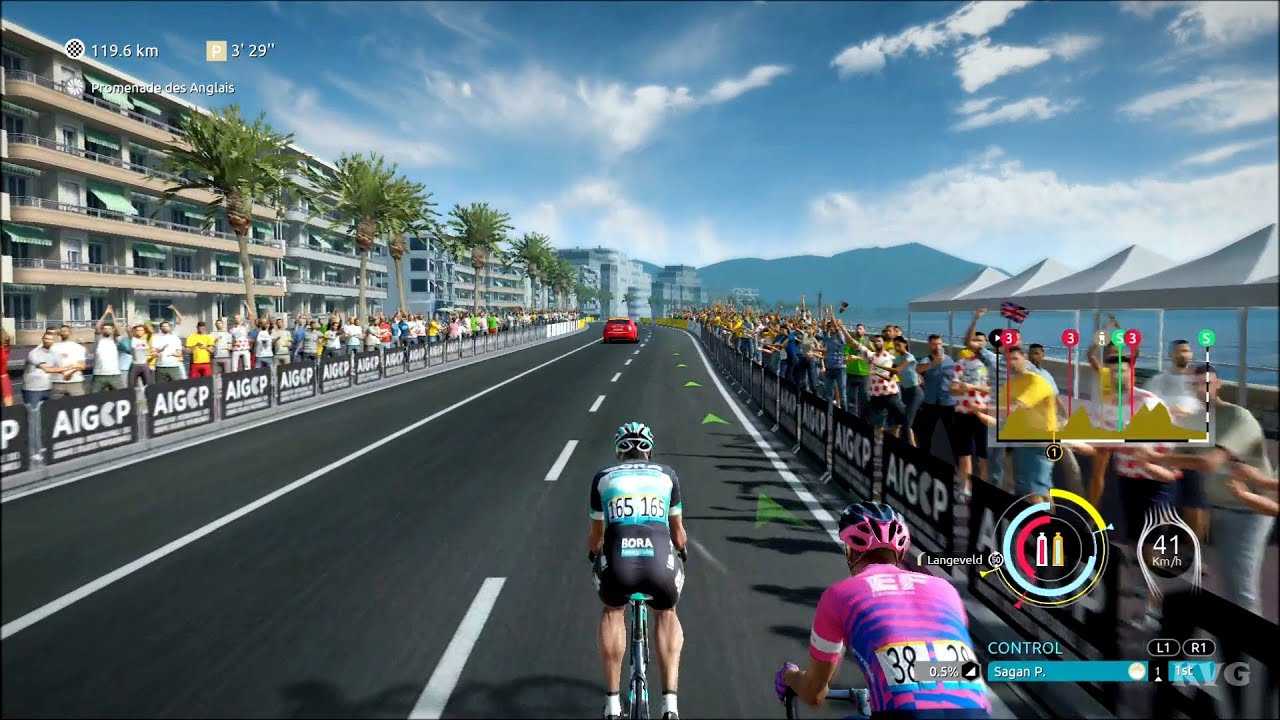
Task: Use the yellow energy bottle
Action: 1058,548
